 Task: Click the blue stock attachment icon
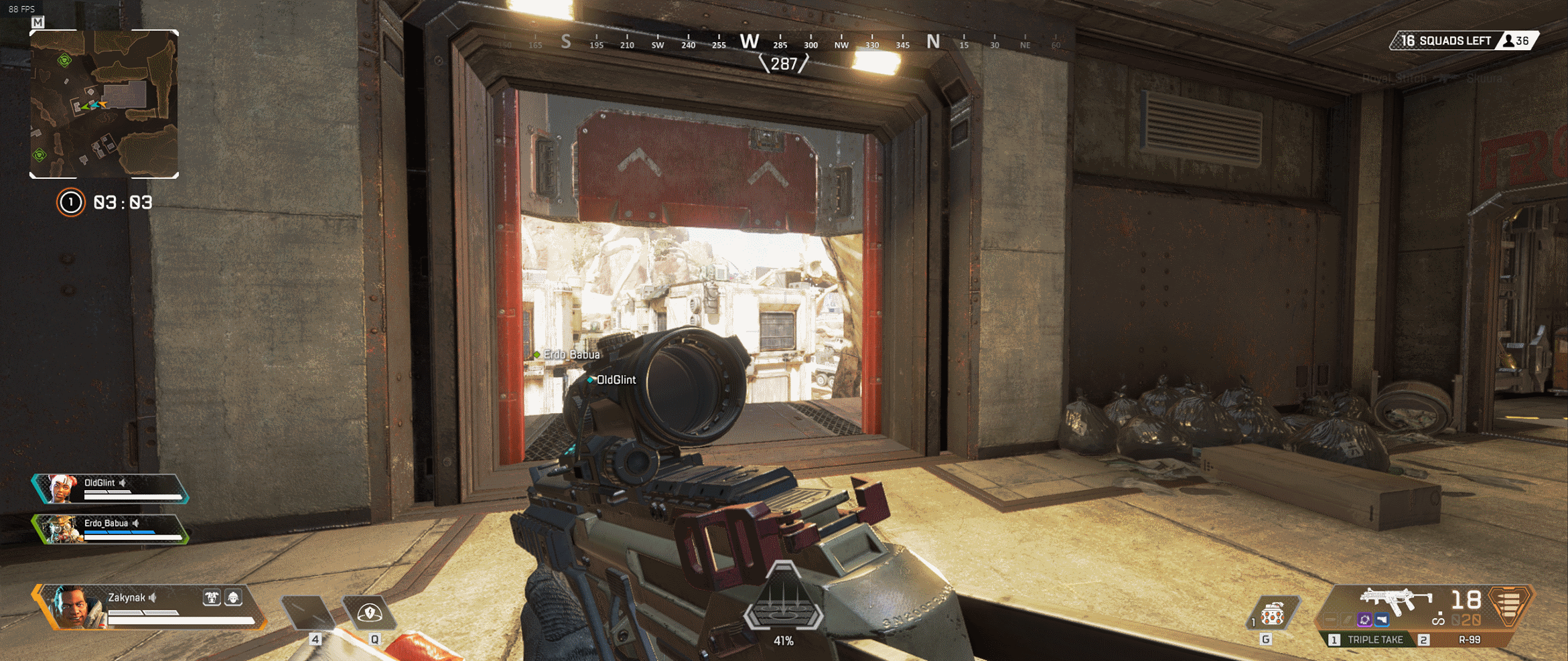pos(1381,619)
